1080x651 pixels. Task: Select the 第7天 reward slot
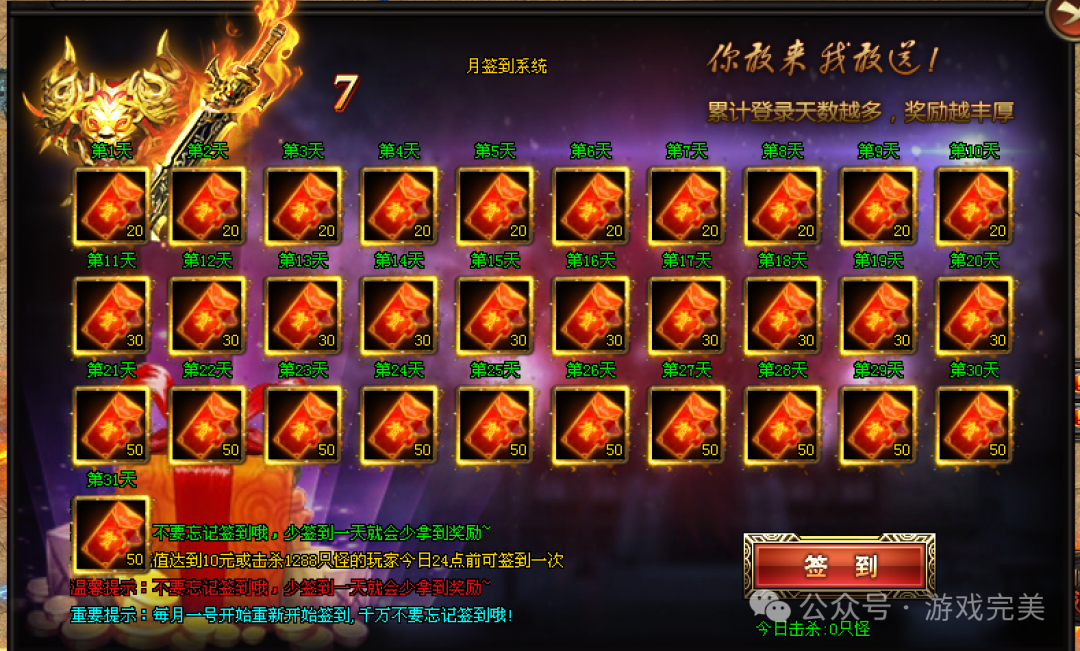tap(687, 205)
